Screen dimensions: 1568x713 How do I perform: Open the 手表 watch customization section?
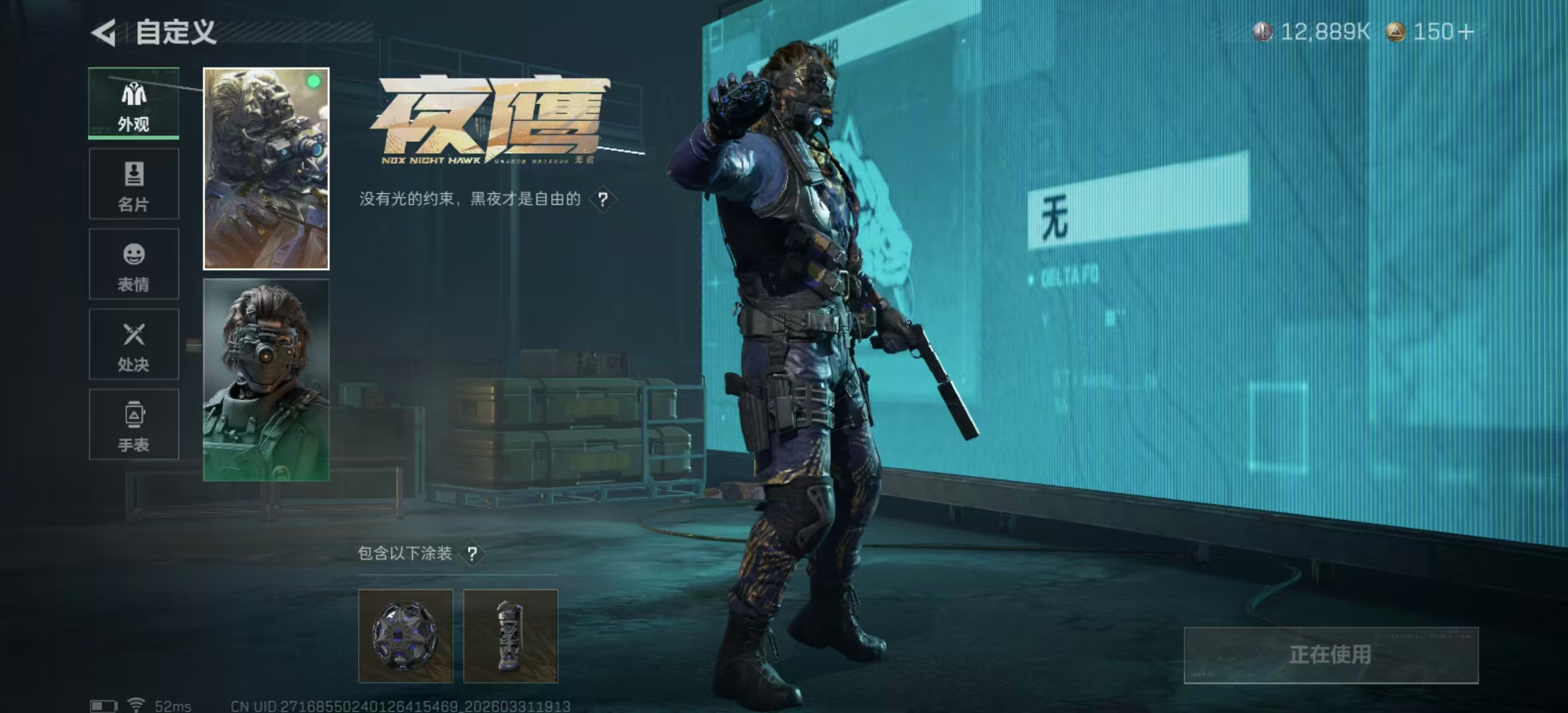(134, 424)
